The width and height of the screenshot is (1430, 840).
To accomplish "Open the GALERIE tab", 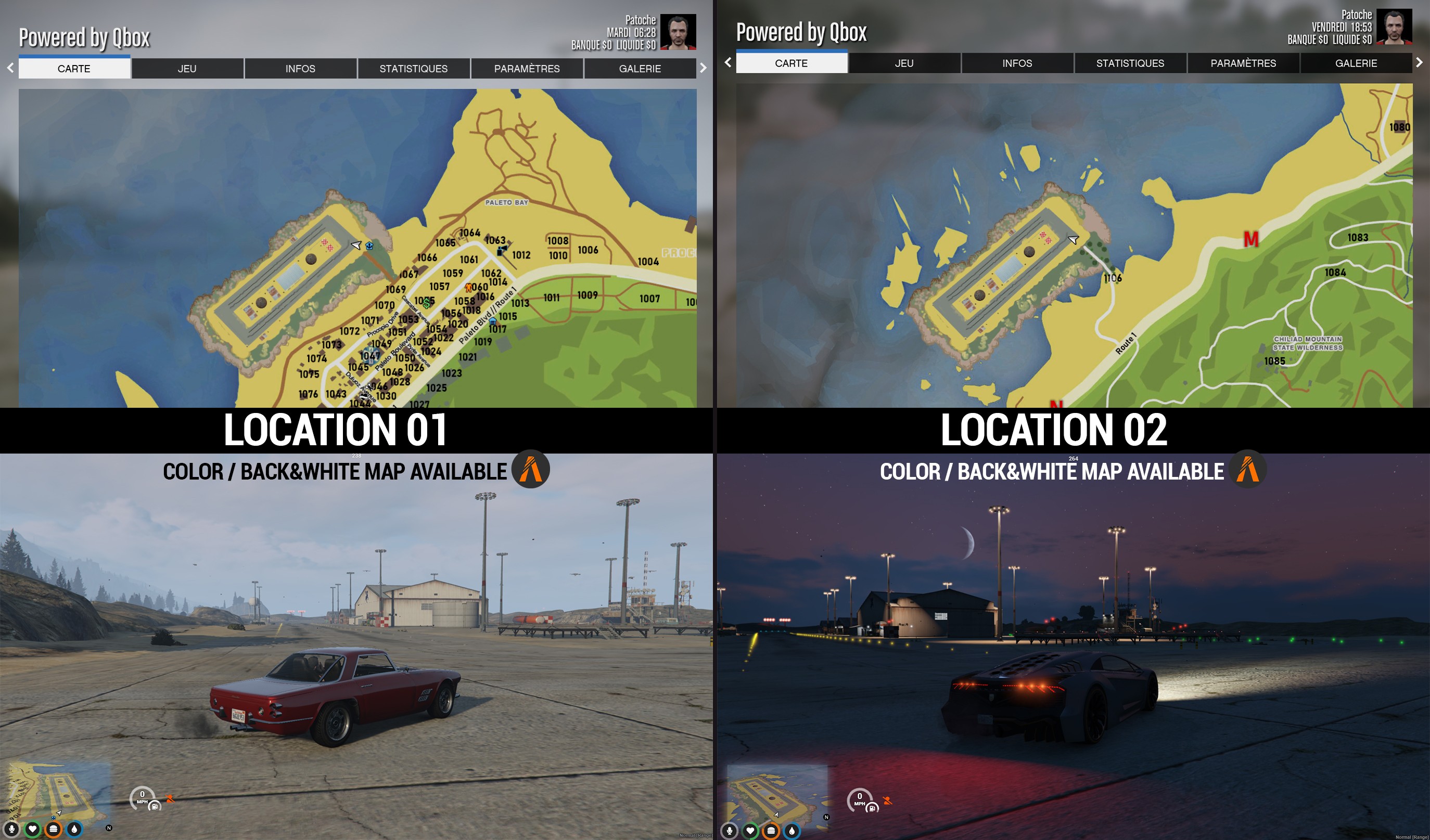I will click(640, 69).
